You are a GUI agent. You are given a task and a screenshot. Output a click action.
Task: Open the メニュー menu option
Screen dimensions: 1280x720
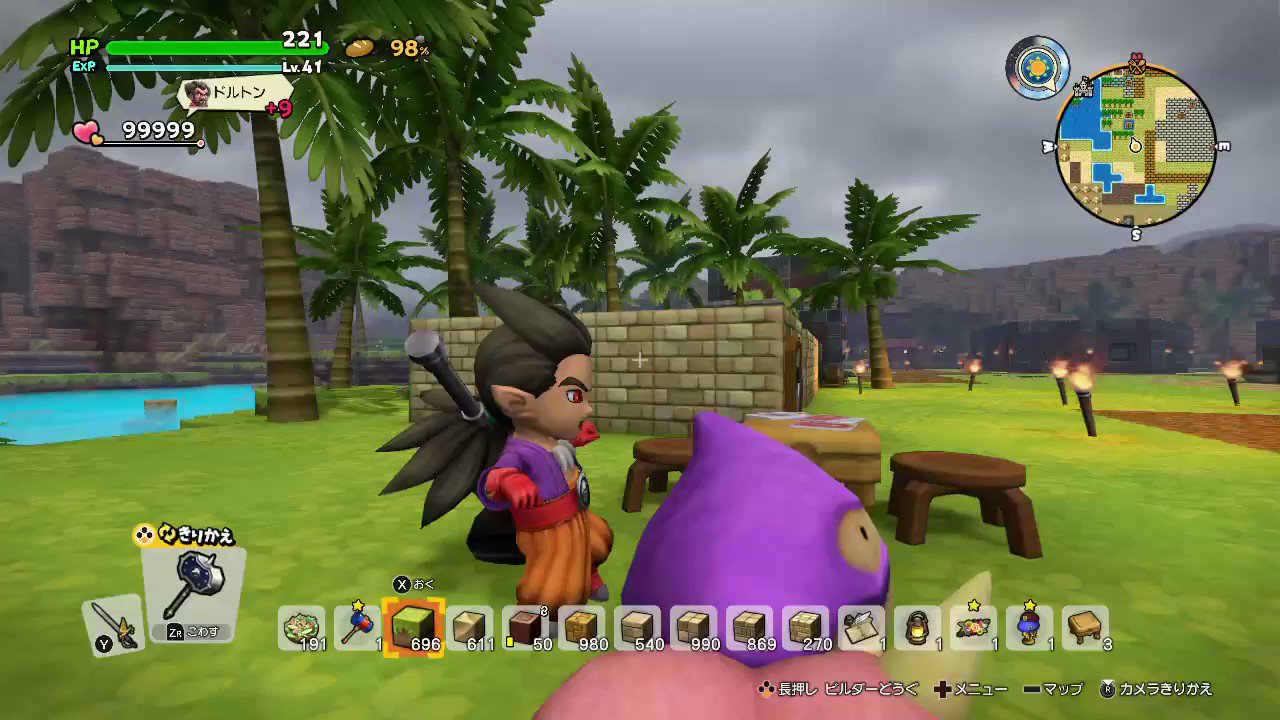(x=976, y=689)
